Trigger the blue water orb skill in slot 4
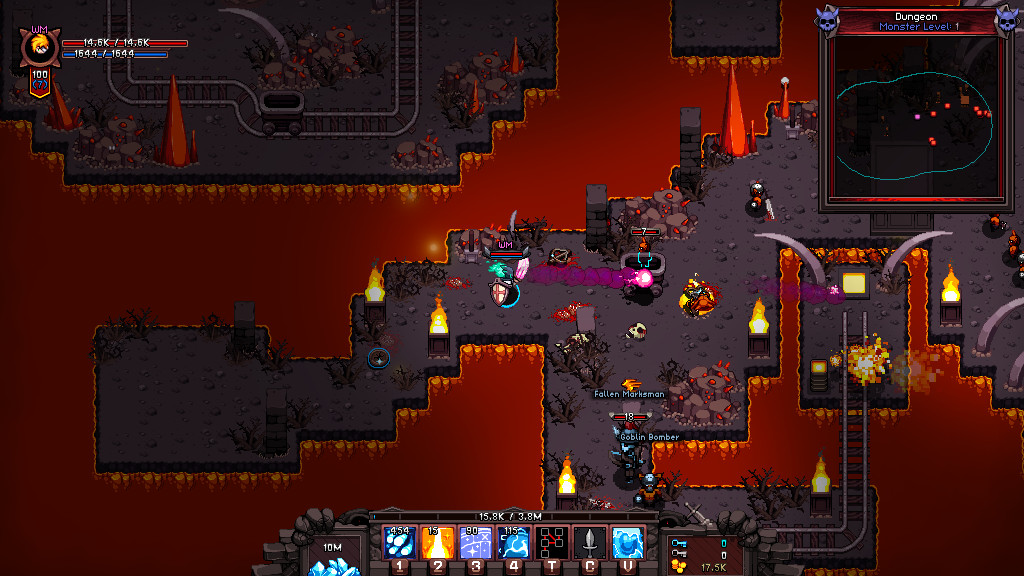Viewport: 1024px width, 576px height. click(513, 543)
